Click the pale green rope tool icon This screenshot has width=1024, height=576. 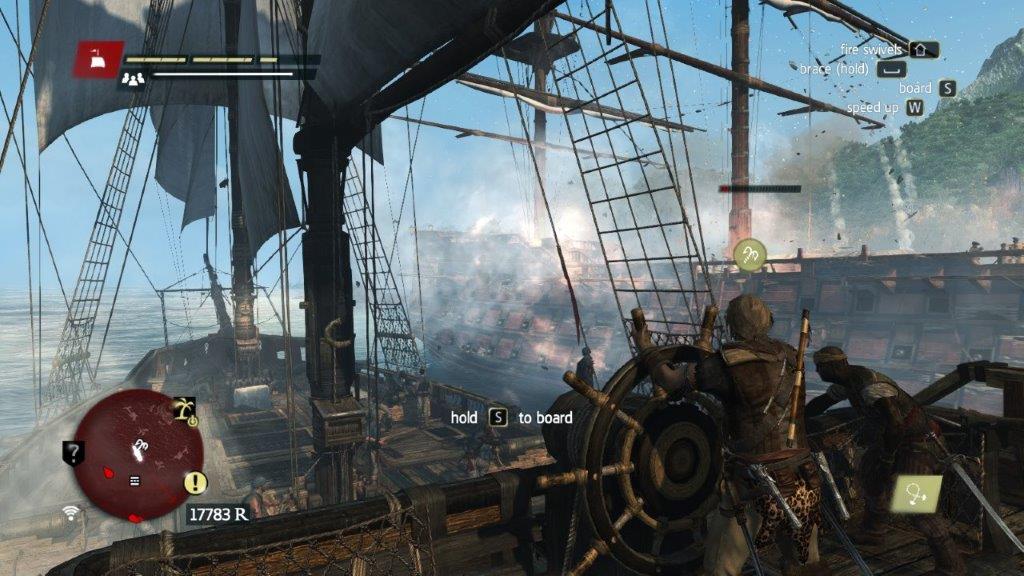point(918,493)
